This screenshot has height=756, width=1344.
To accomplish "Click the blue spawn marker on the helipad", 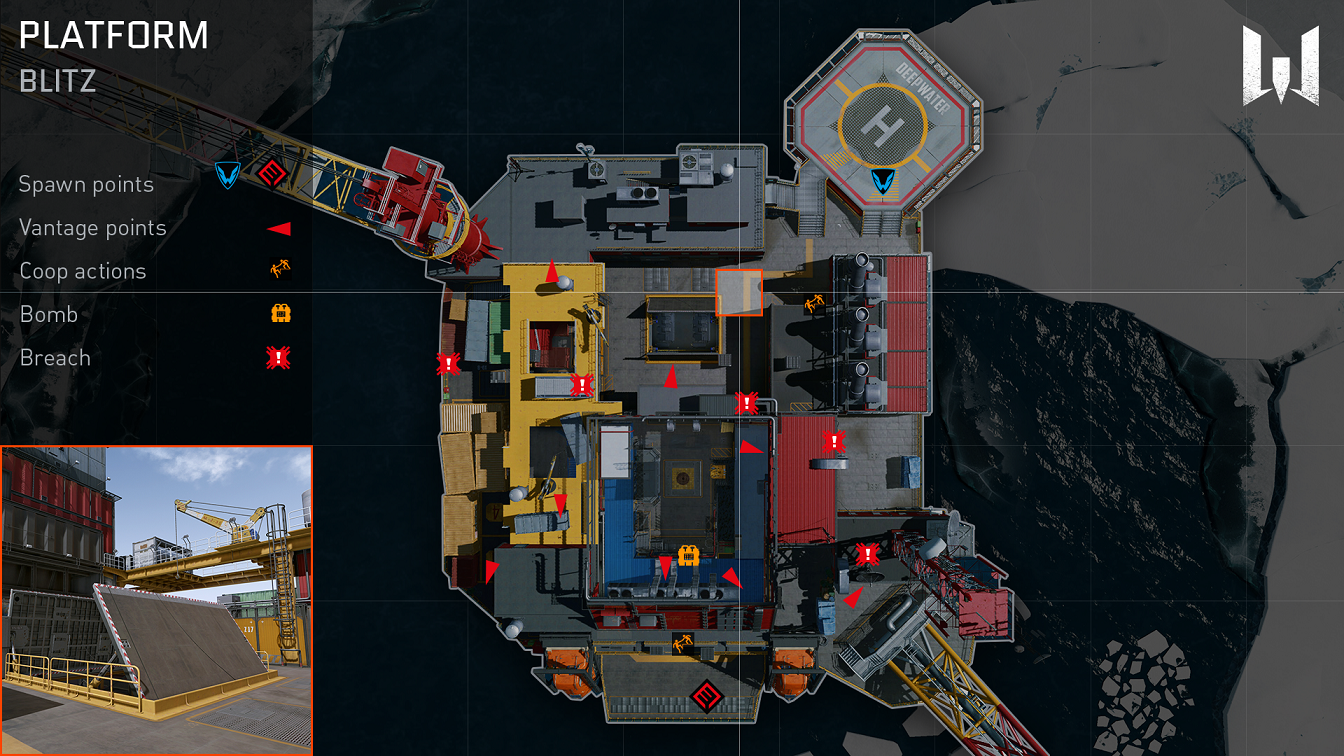I will 882,181.
